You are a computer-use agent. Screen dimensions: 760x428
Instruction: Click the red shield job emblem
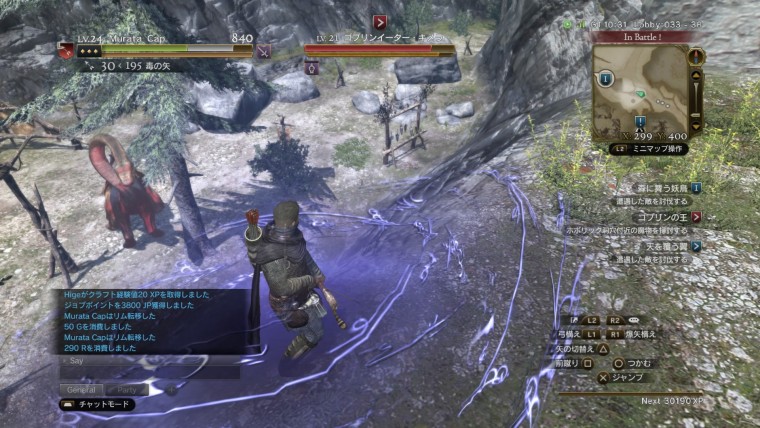(x=66, y=49)
